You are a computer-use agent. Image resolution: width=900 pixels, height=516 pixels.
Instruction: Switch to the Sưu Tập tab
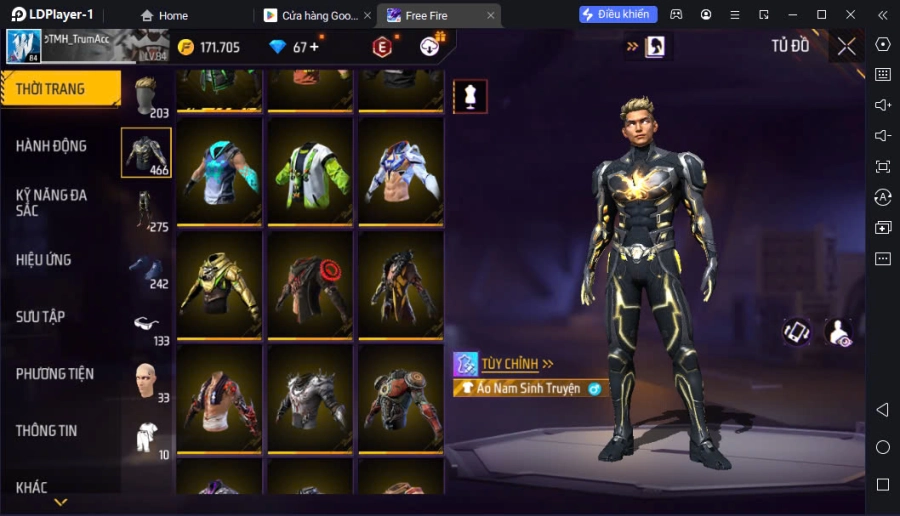click(x=41, y=317)
